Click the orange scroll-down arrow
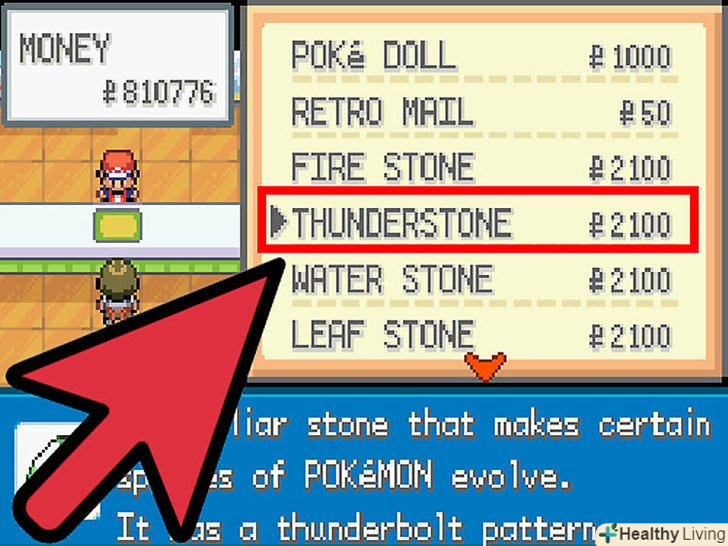The width and height of the screenshot is (728, 546). click(x=488, y=366)
